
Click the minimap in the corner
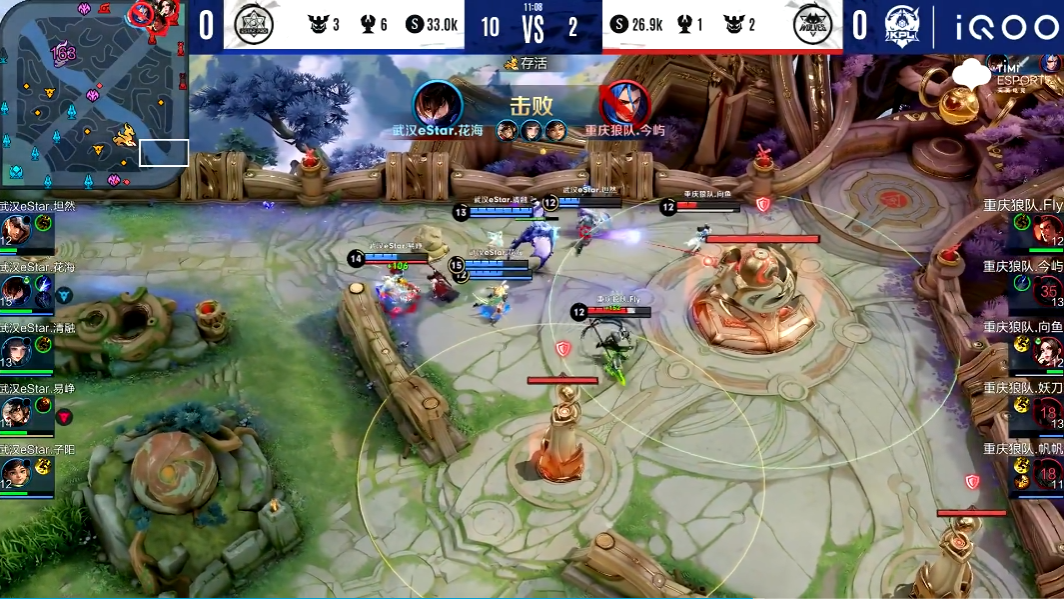pyautogui.click(x=93, y=95)
